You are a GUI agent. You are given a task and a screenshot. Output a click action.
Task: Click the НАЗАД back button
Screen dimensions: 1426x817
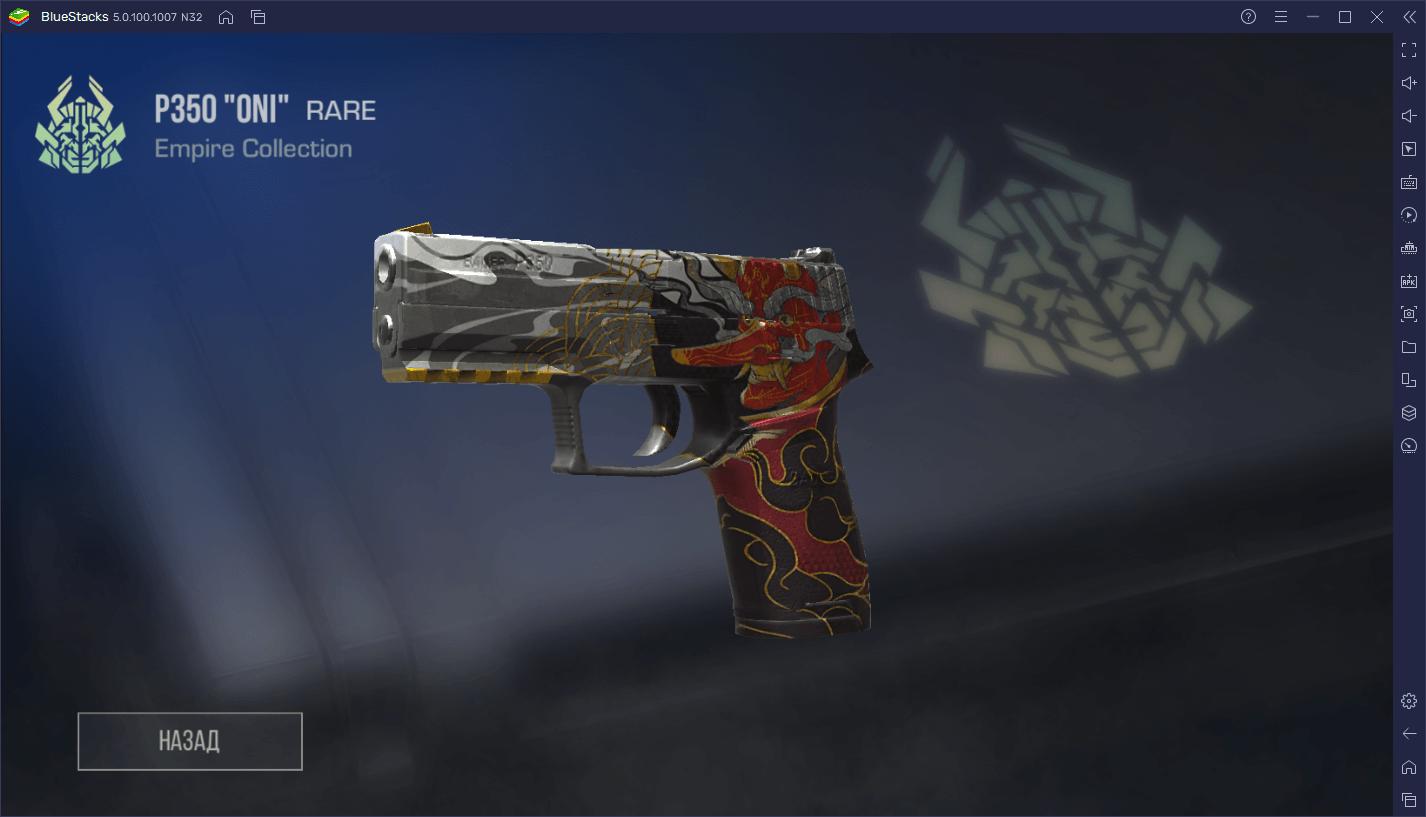point(190,741)
